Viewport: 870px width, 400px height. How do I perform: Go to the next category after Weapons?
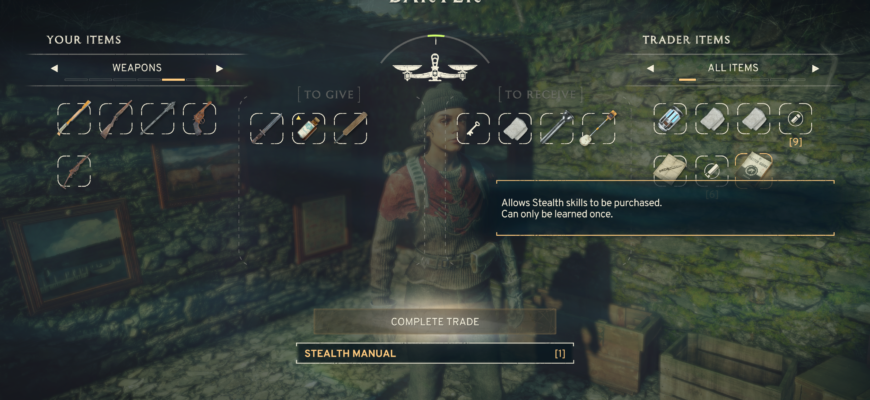tap(219, 68)
